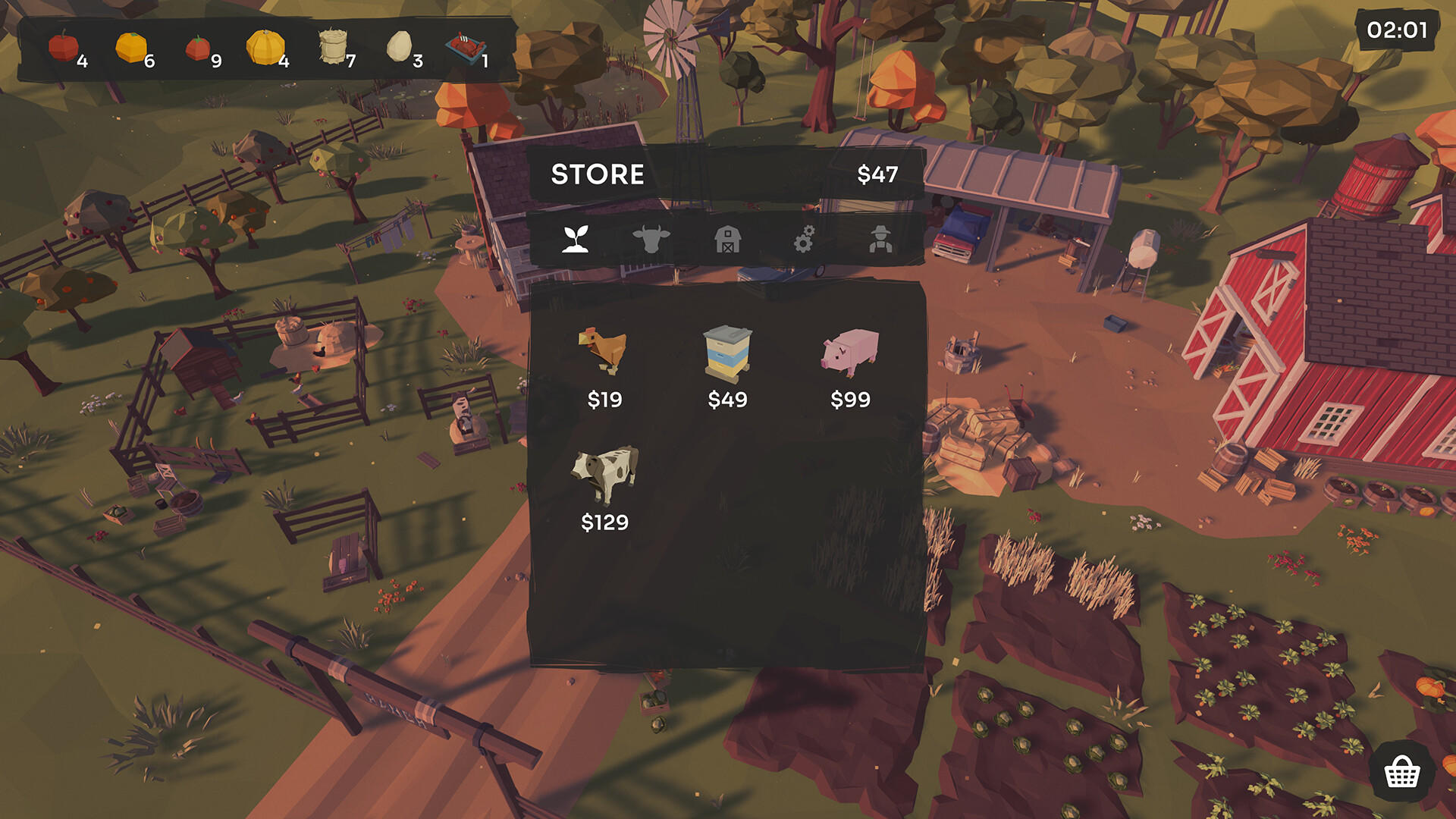
Task: Click the $47 money display
Action: (x=877, y=174)
